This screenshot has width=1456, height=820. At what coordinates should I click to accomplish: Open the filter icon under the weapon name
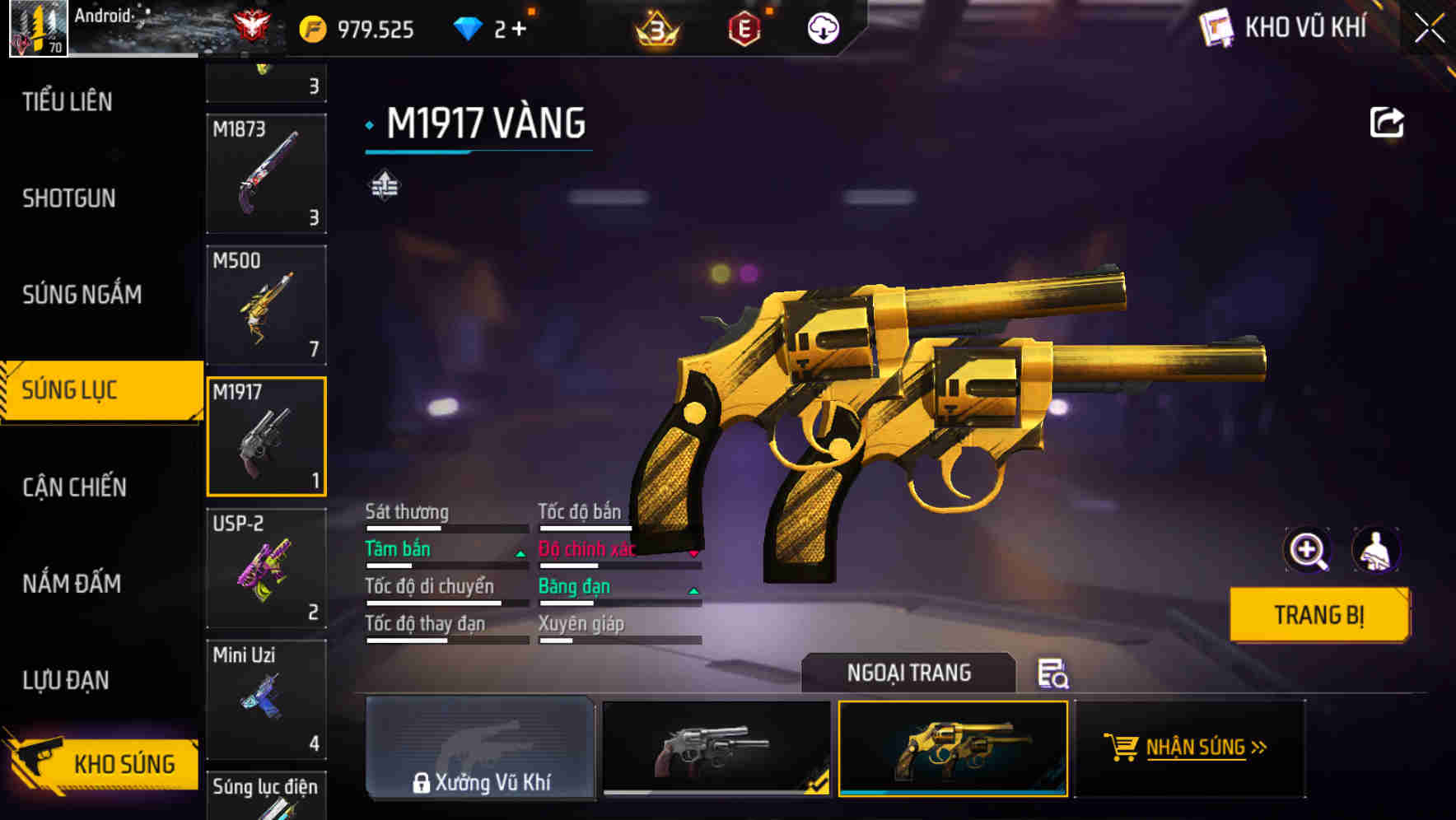pos(384,183)
